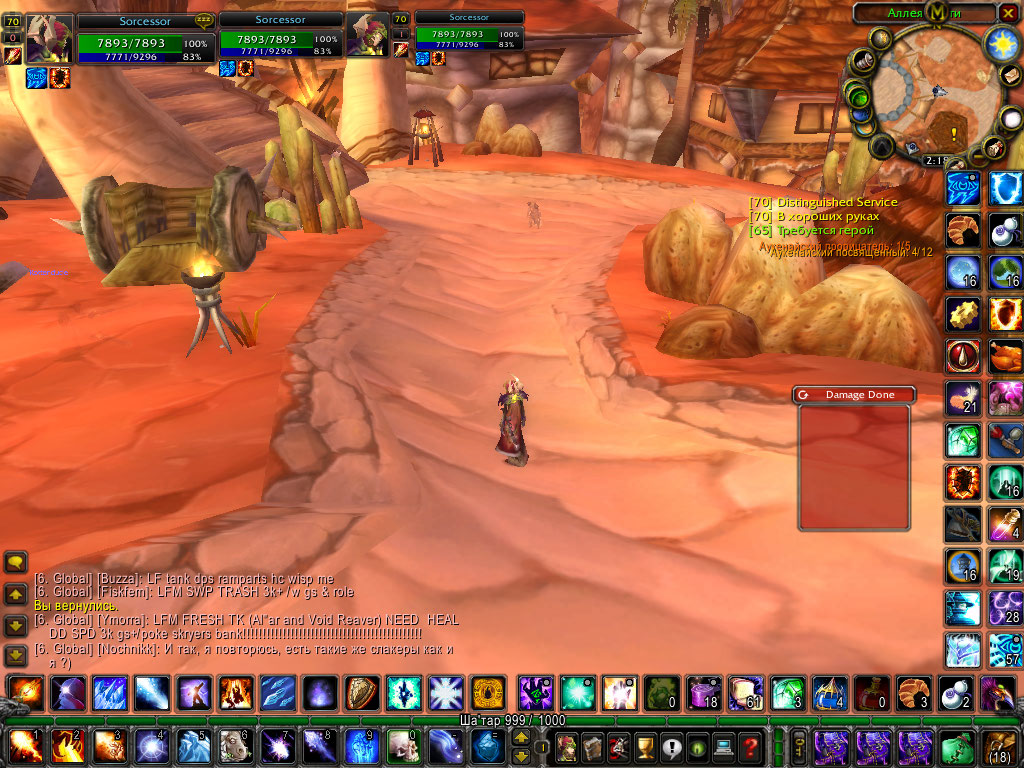1024x768 pixels.
Task: Open the chat menu speech bubble button
Action: click(x=16, y=562)
